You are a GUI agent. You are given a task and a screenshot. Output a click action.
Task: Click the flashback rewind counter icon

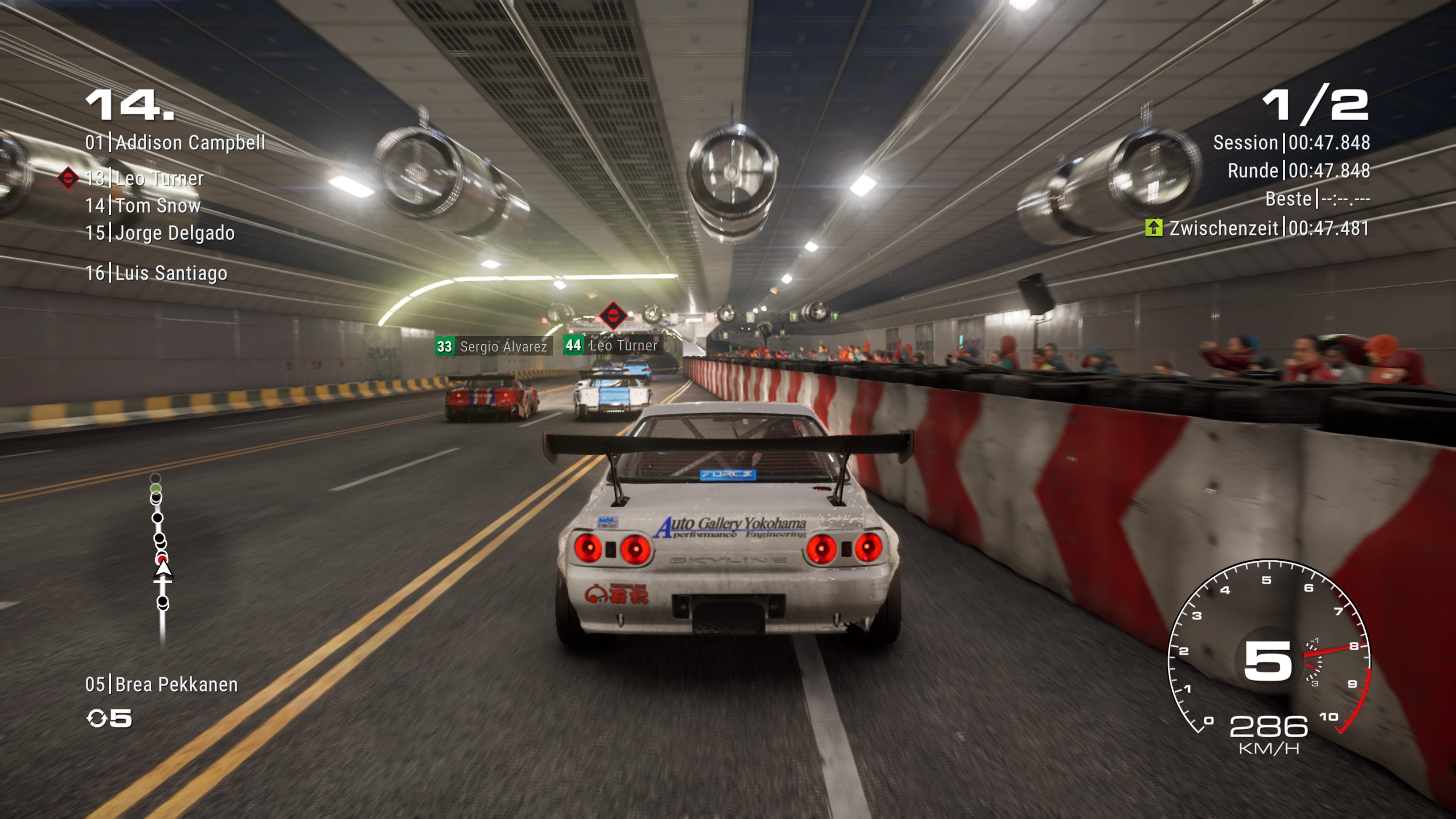click(97, 719)
